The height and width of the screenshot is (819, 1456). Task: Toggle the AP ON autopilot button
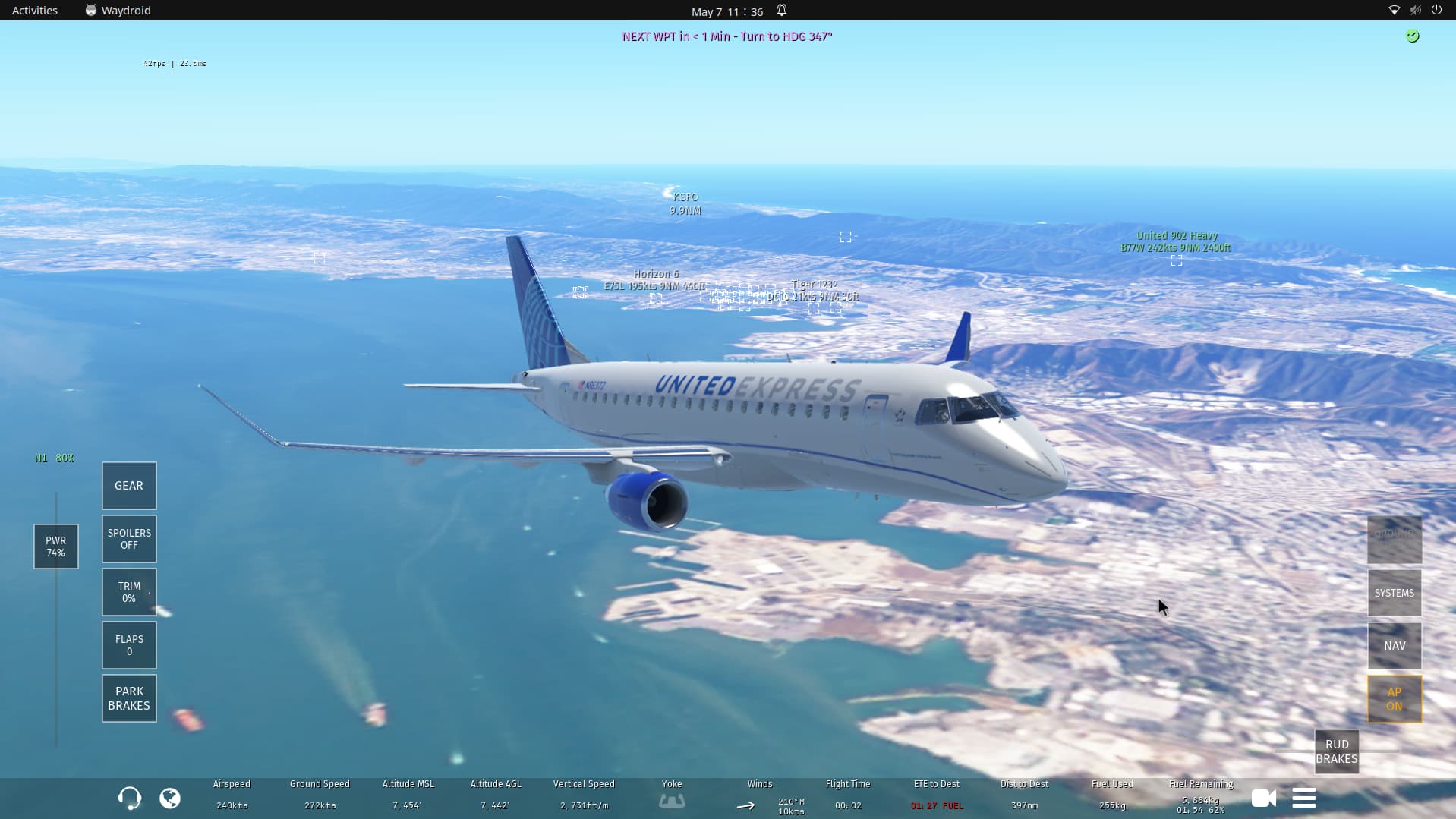click(1394, 699)
